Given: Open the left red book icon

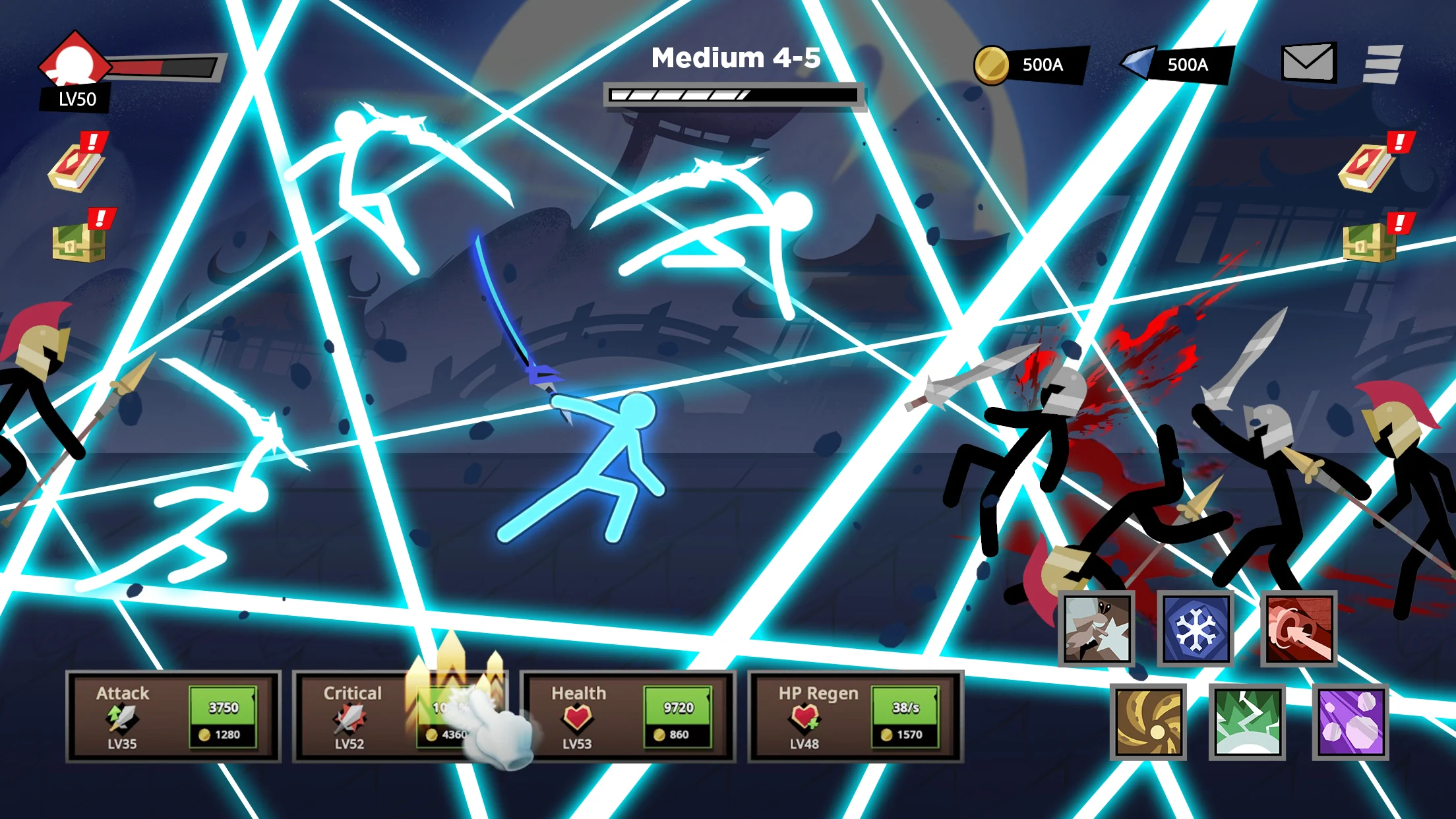Looking at the screenshot, I should click(x=76, y=166).
